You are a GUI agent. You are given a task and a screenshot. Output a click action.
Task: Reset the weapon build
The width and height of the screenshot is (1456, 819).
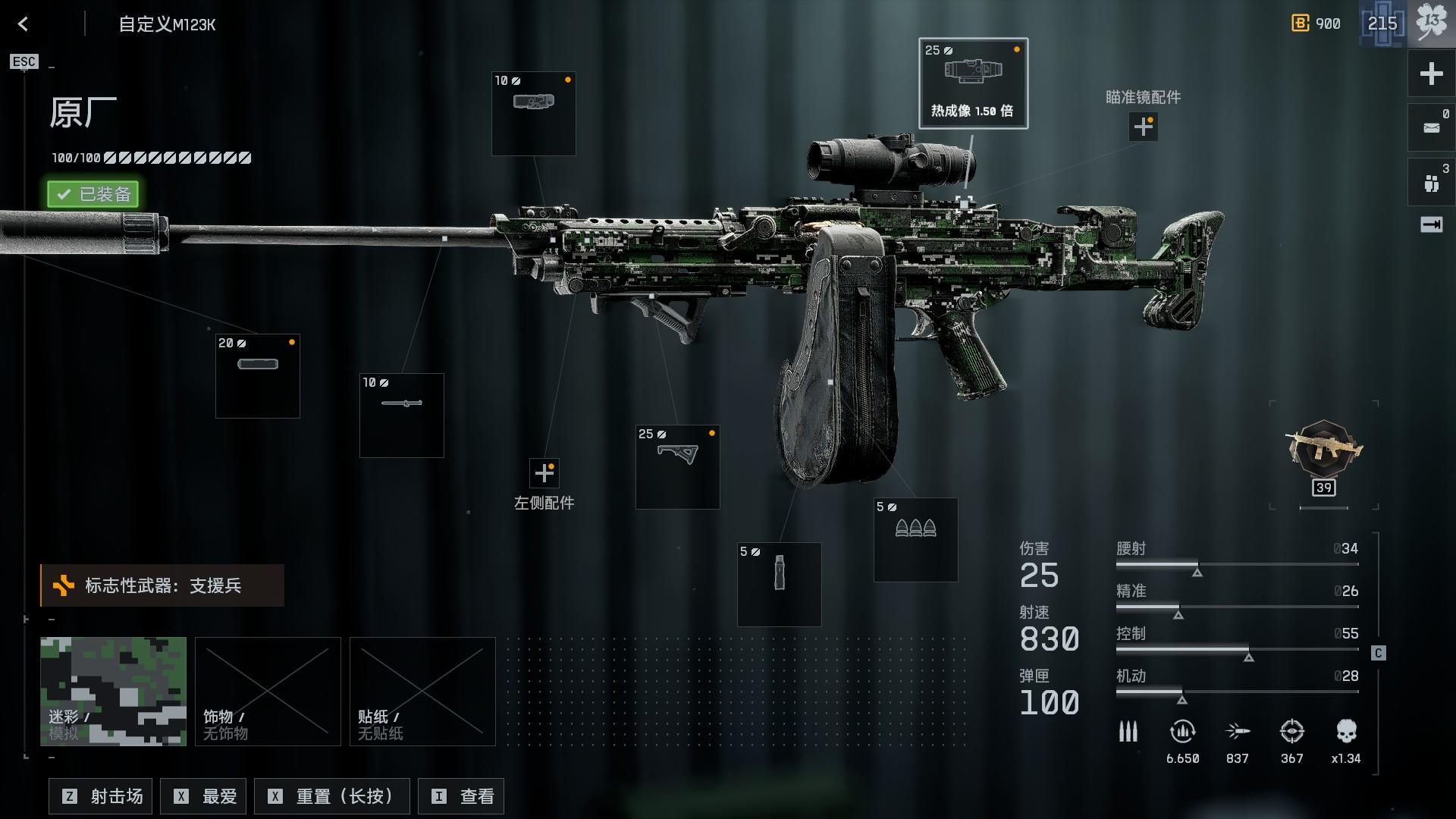click(332, 796)
